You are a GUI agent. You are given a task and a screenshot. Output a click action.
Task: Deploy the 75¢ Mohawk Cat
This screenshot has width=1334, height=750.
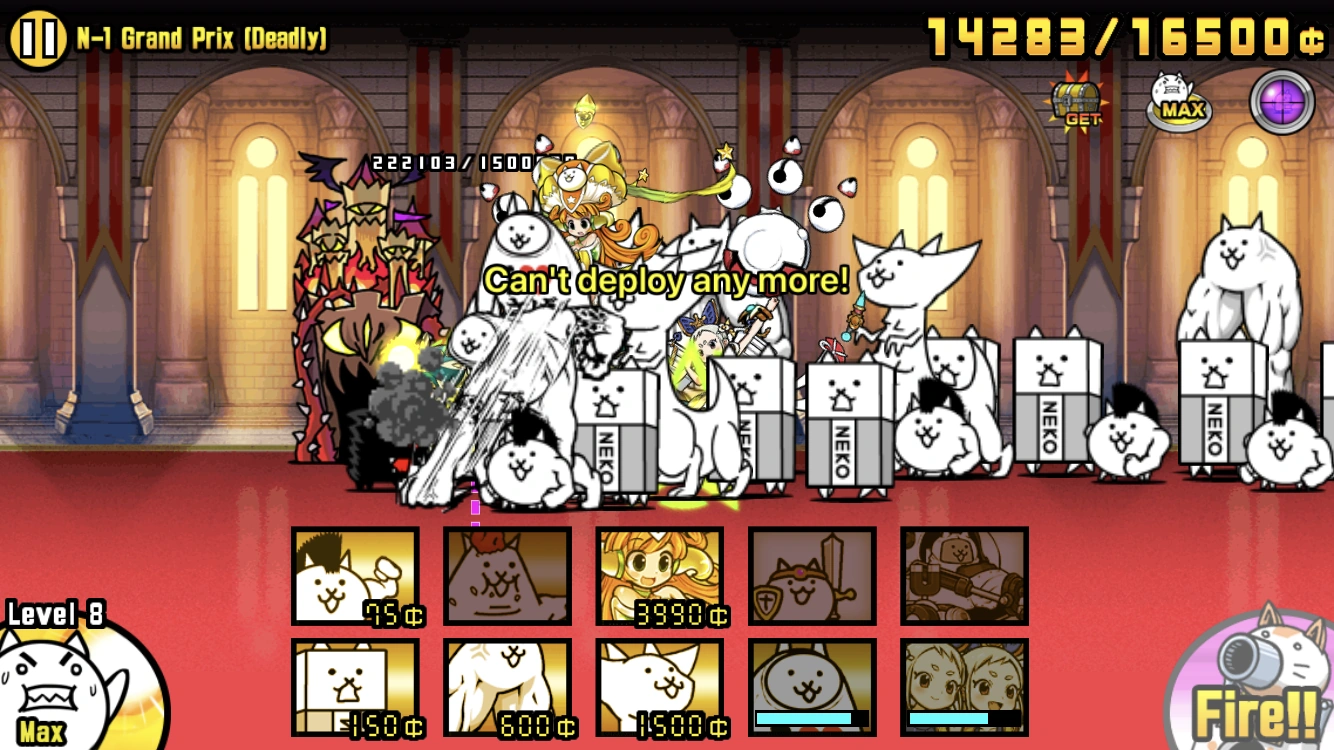tap(355, 577)
